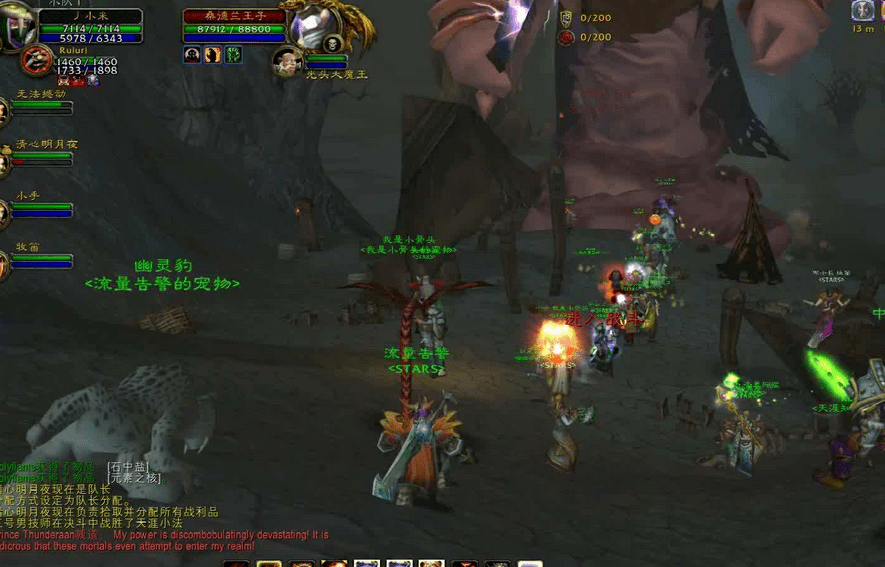
Task: Click the target-of-target portrait 光头大魔王
Action: [288, 60]
